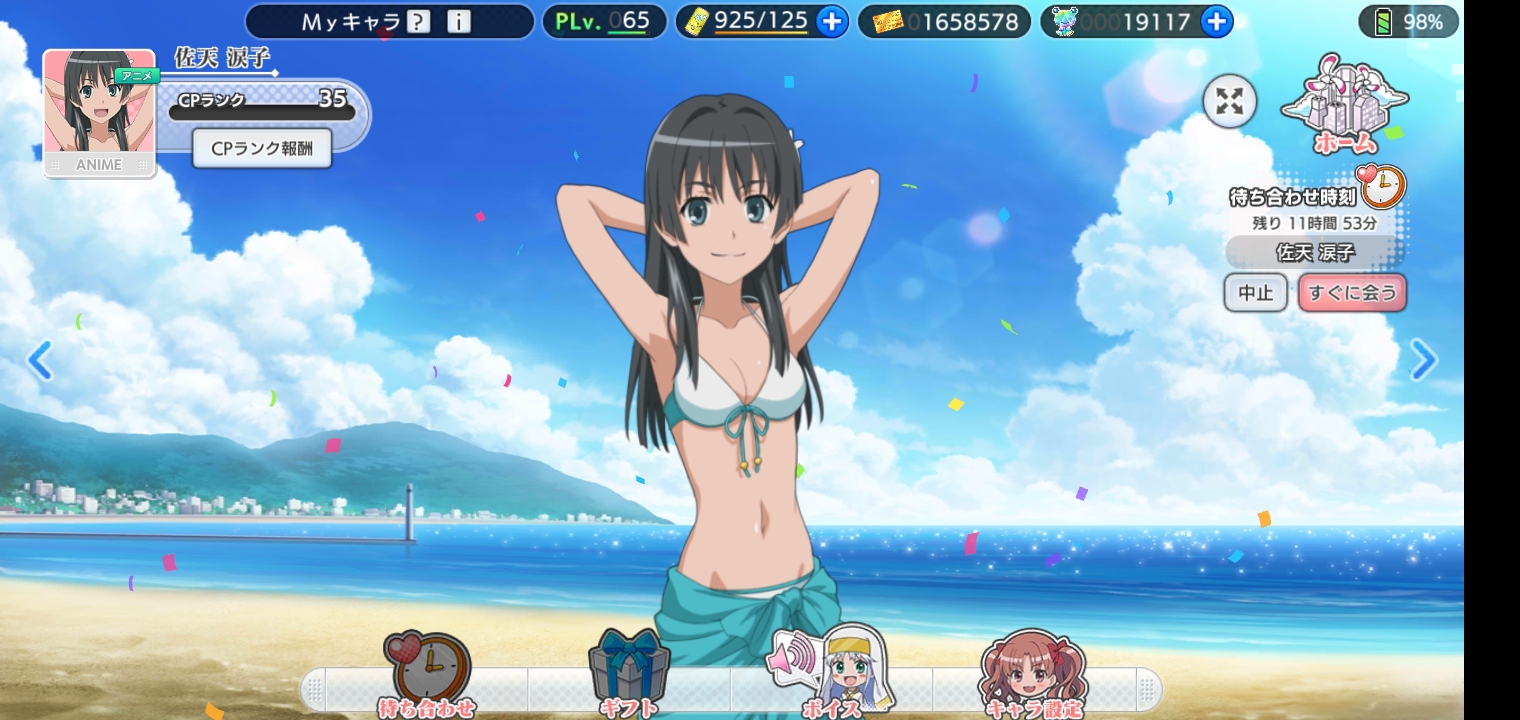Image resolution: width=1520 pixels, height=720 pixels.
Task: Choose すぐに会う to meet now
Action: click(x=1352, y=293)
